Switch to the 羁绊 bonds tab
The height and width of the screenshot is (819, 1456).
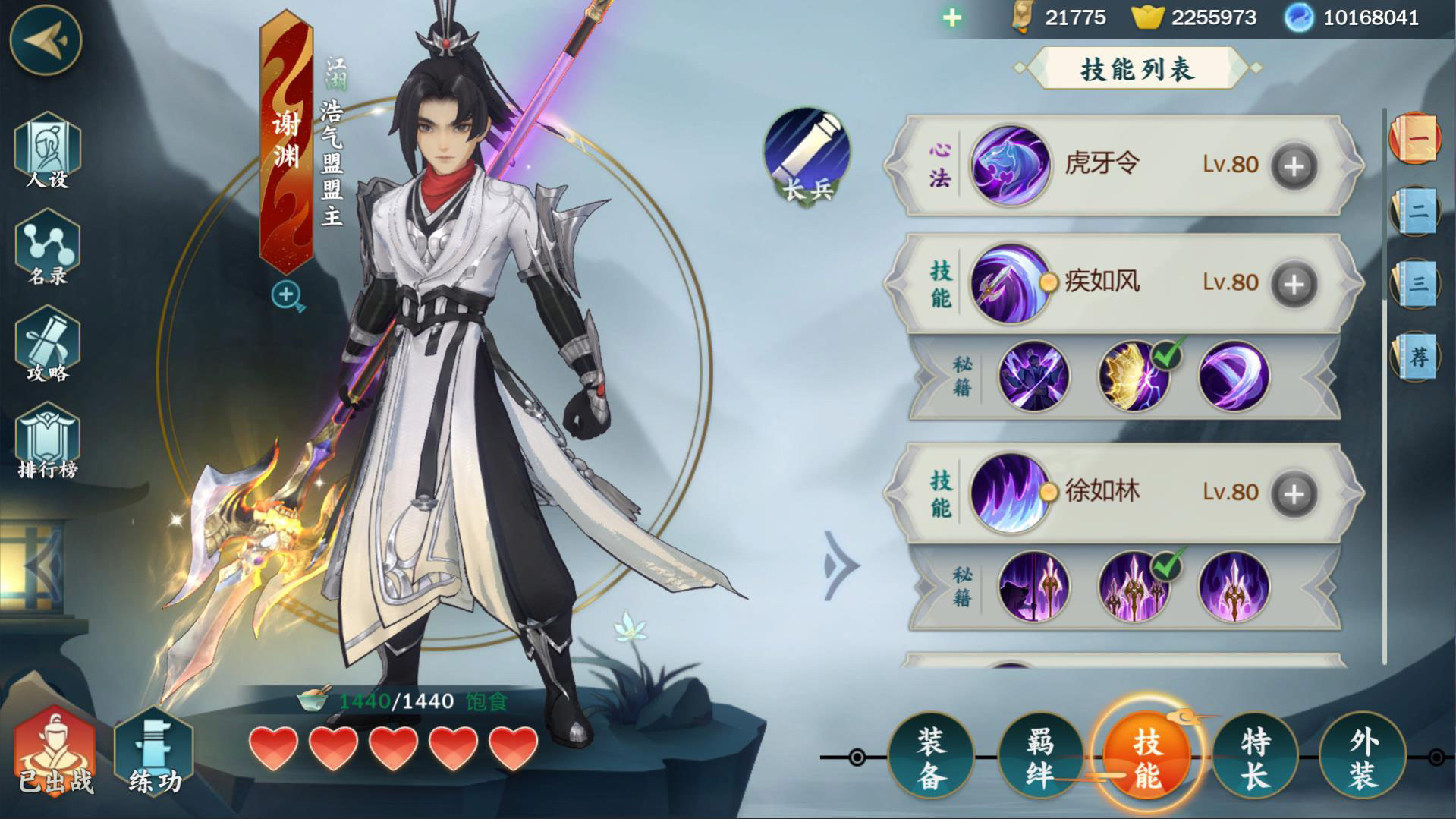[x=1039, y=757]
